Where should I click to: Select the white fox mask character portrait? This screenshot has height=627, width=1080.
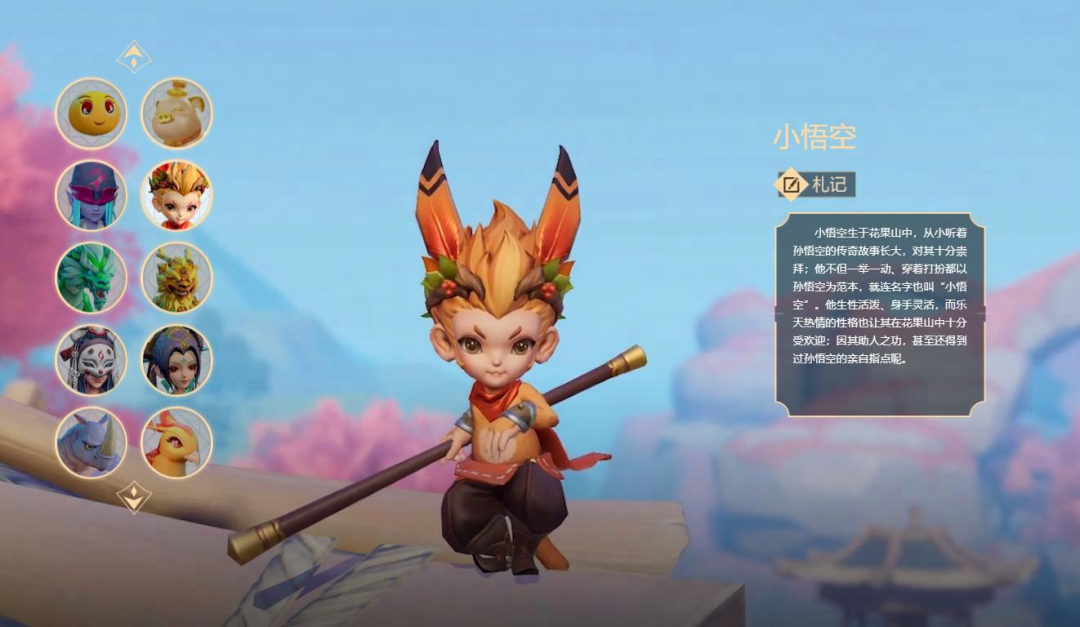[x=91, y=360]
